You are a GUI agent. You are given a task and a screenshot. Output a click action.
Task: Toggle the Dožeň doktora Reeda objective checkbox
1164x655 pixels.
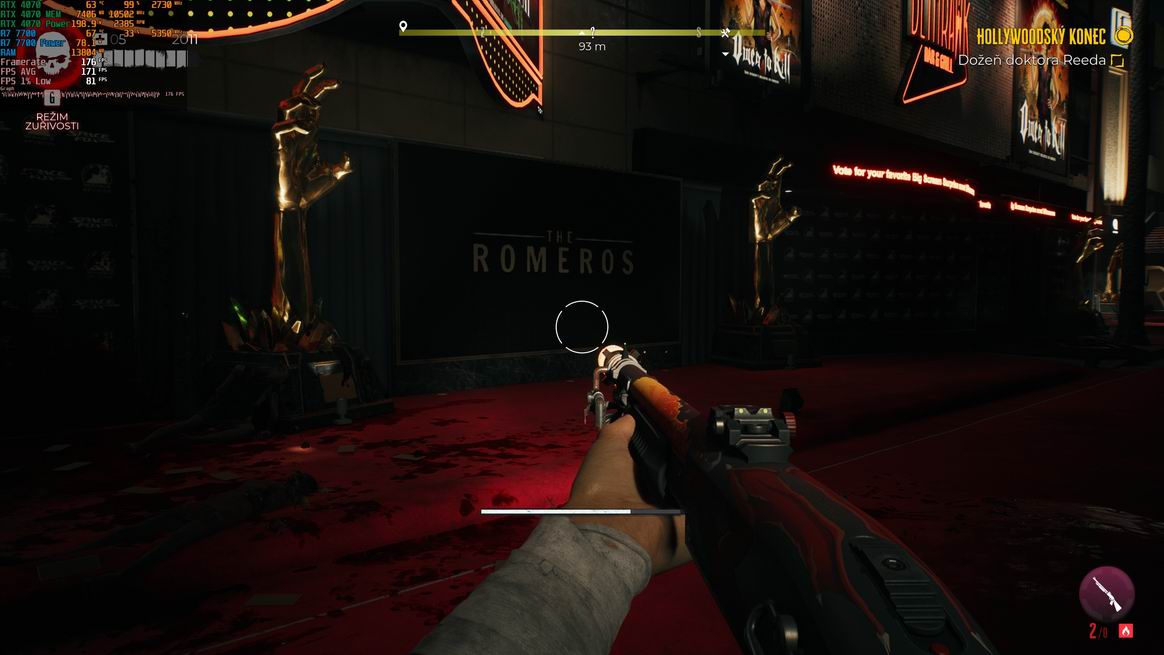1118,61
